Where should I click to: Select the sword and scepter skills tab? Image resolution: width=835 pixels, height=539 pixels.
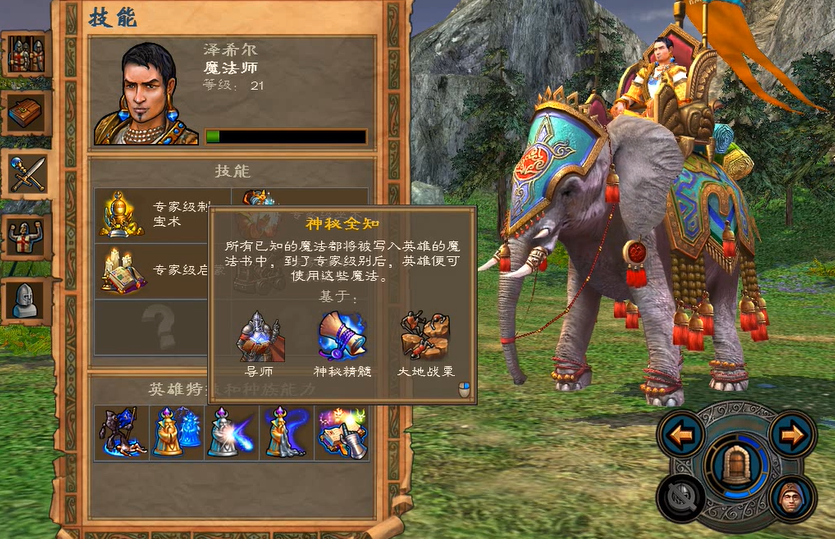point(25,173)
